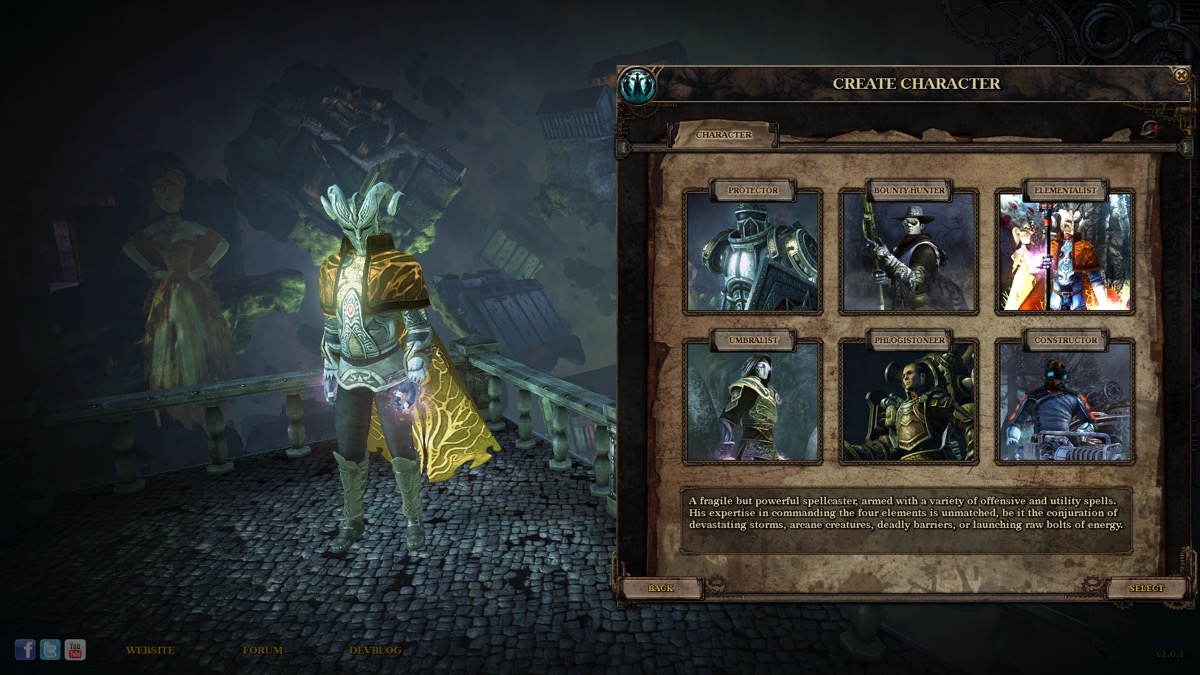Screen dimensions: 1200x675
Task: Open the Forum link
Action: (x=262, y=650)
